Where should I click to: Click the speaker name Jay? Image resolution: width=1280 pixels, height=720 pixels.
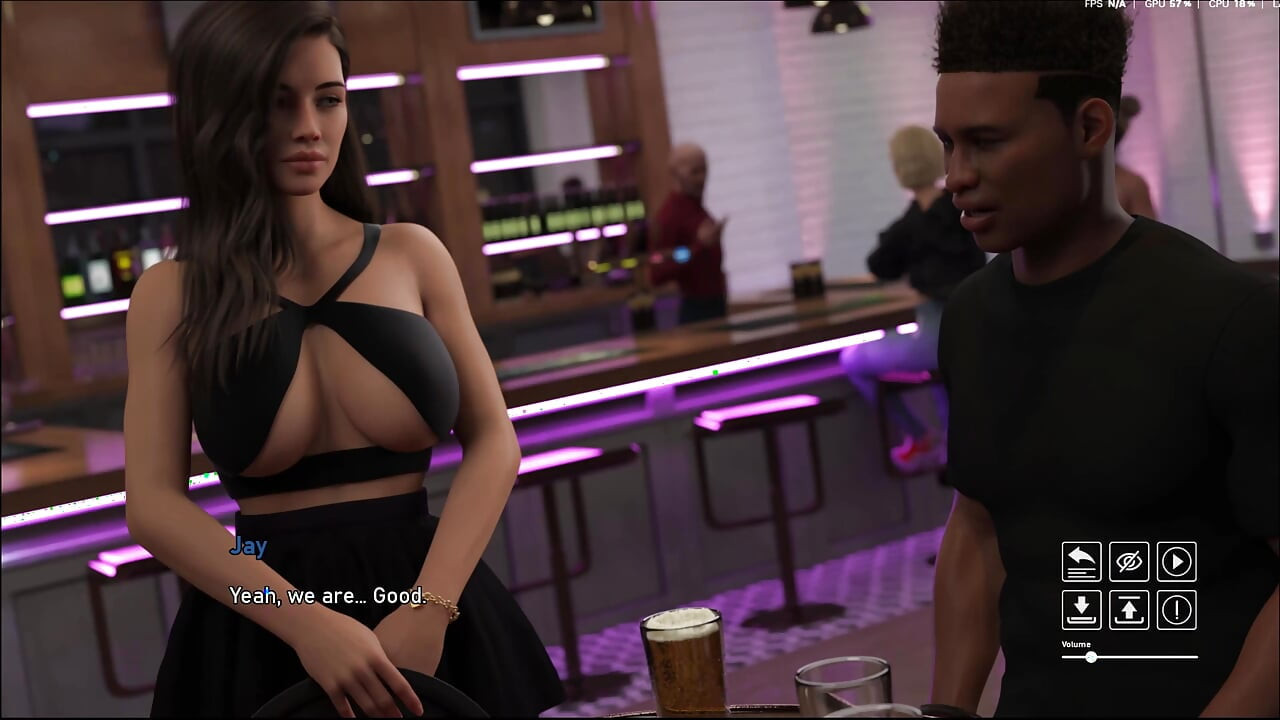(x=246, y=546)
